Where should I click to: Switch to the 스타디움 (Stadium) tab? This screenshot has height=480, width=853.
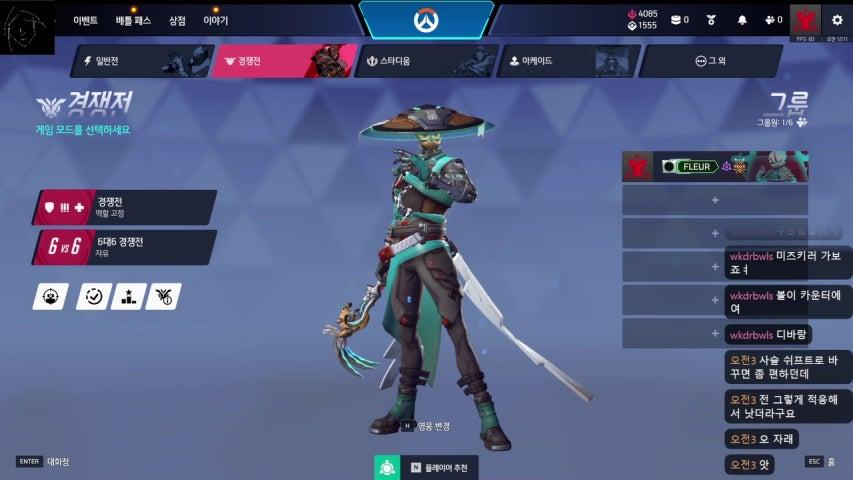(424, 61)
